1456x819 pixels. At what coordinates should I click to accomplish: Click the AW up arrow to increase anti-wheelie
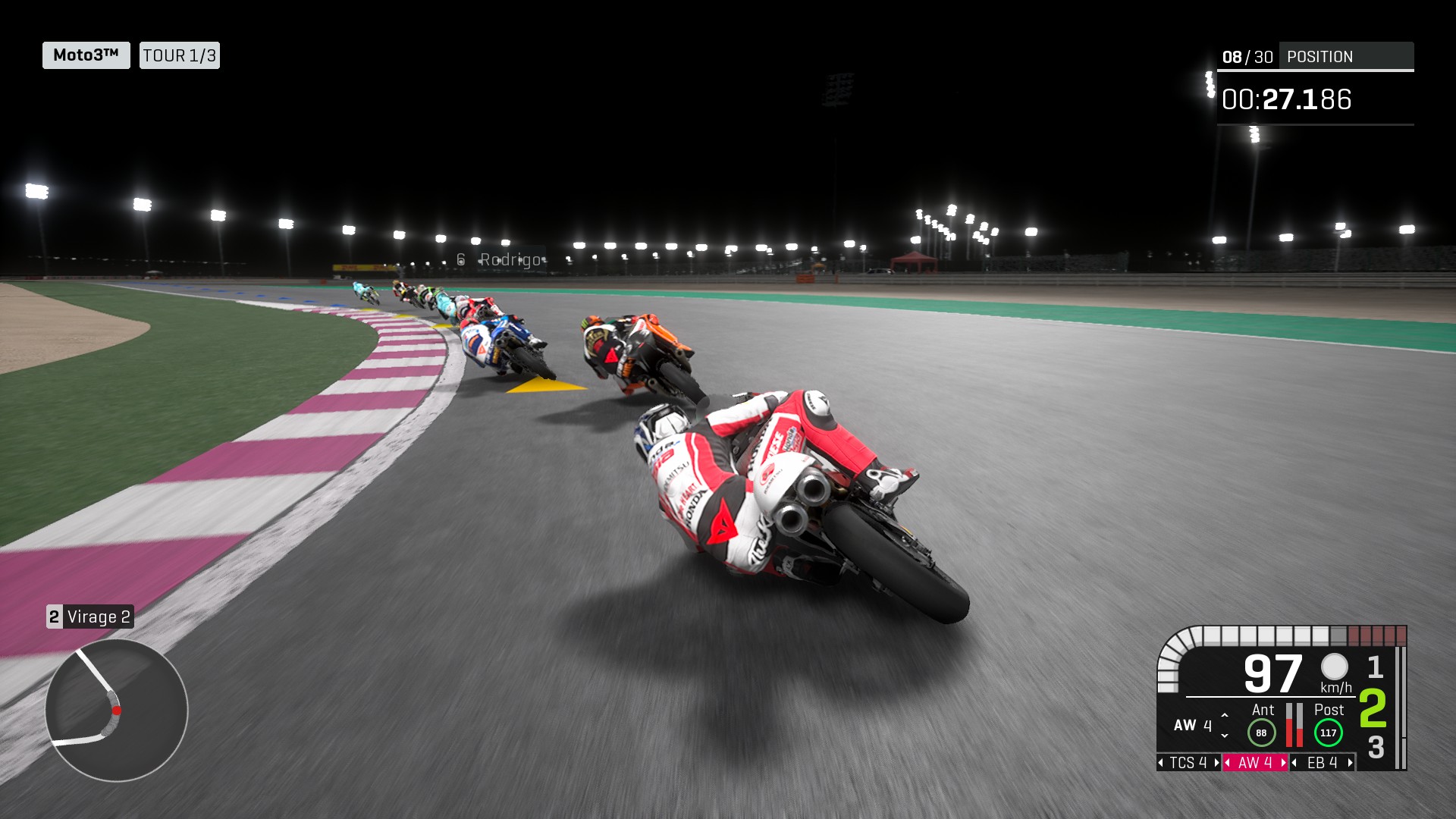[x=1224, y=717]
